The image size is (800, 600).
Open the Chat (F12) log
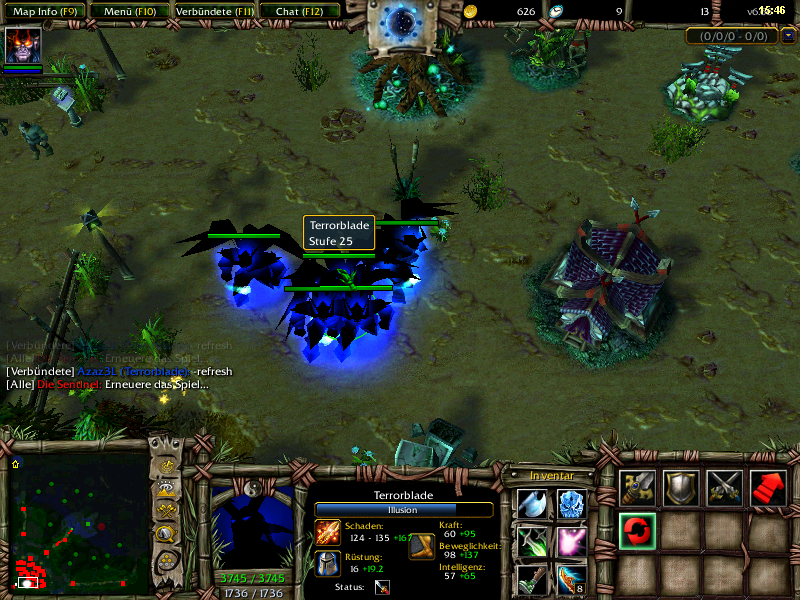point(298,11)
